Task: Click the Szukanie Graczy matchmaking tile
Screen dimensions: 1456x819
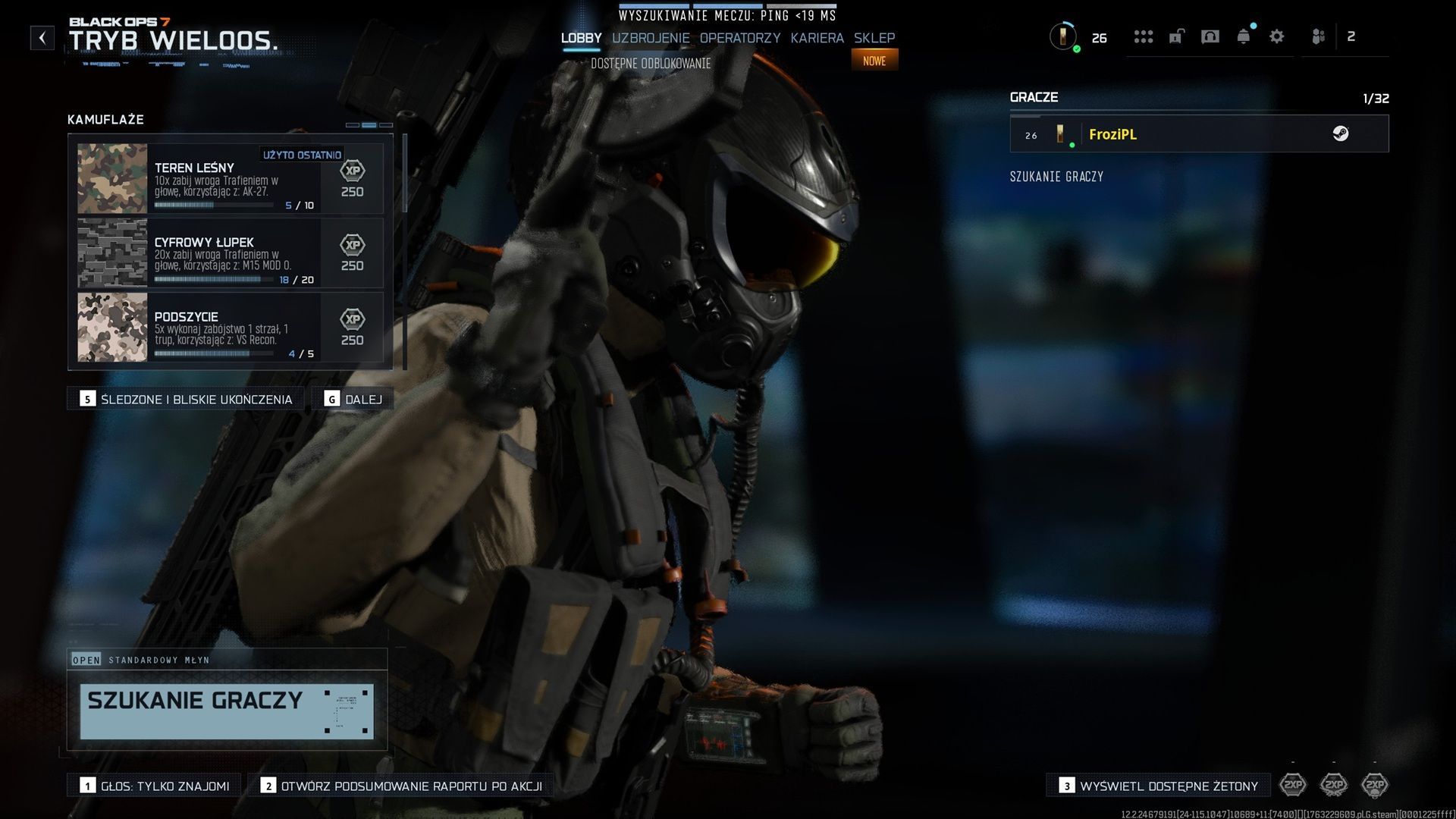Action: [227, 711]
